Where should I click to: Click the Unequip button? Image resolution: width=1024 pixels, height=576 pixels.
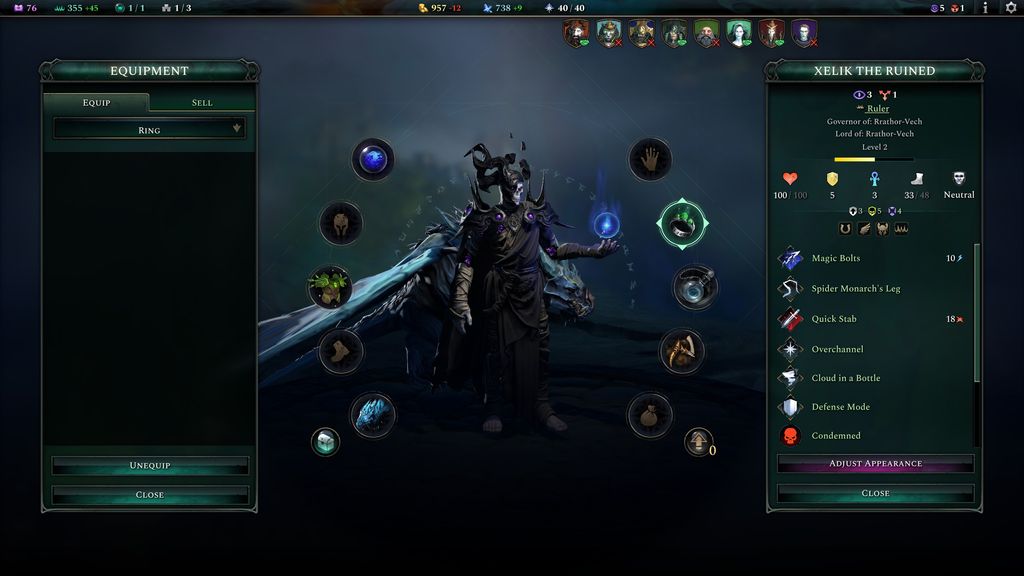click(149, 466)
